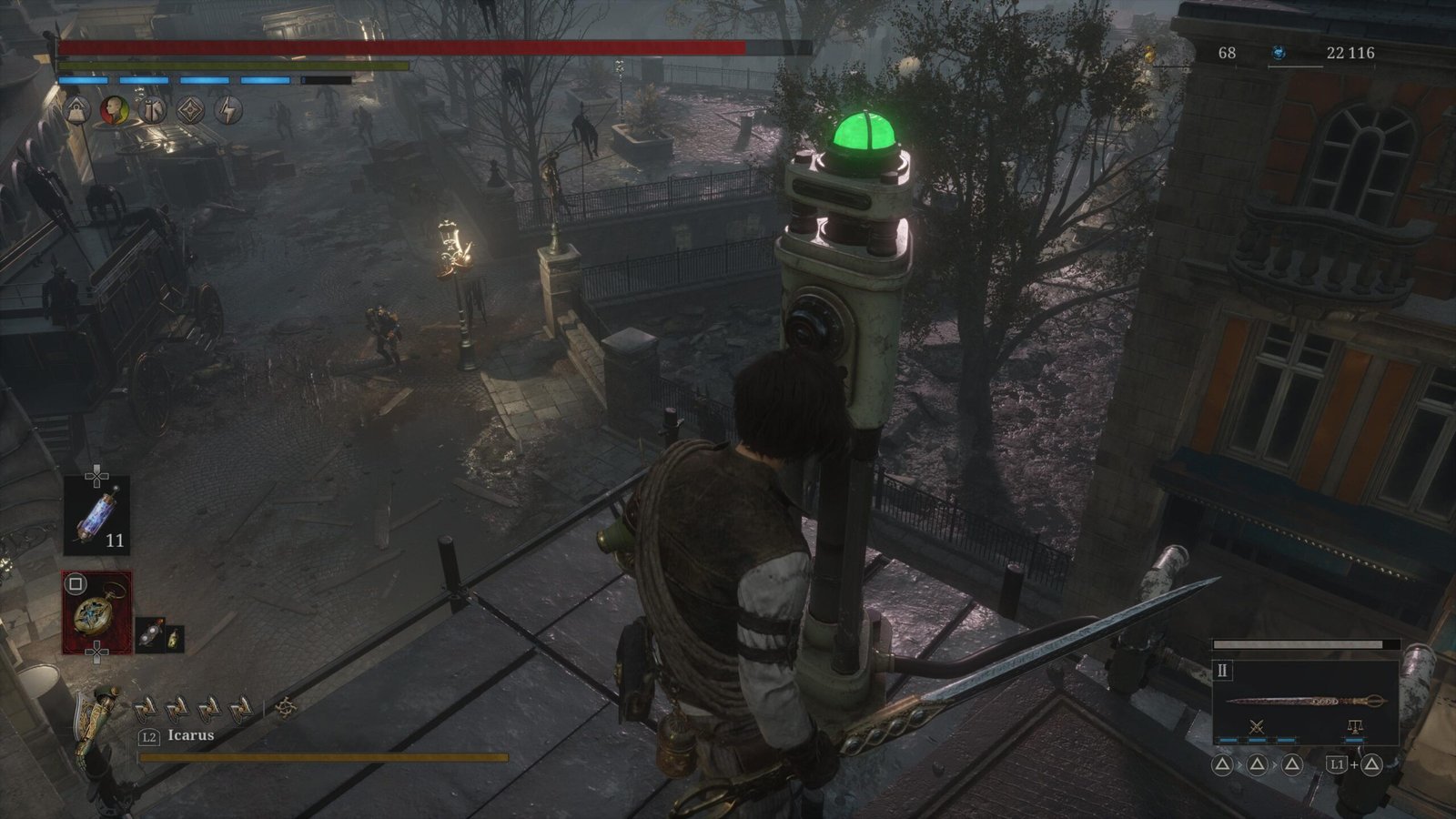Click the crossed swords blade fable art icon
The width and height of the screenshot is (1456, 819).
(x=1258, y=726)
